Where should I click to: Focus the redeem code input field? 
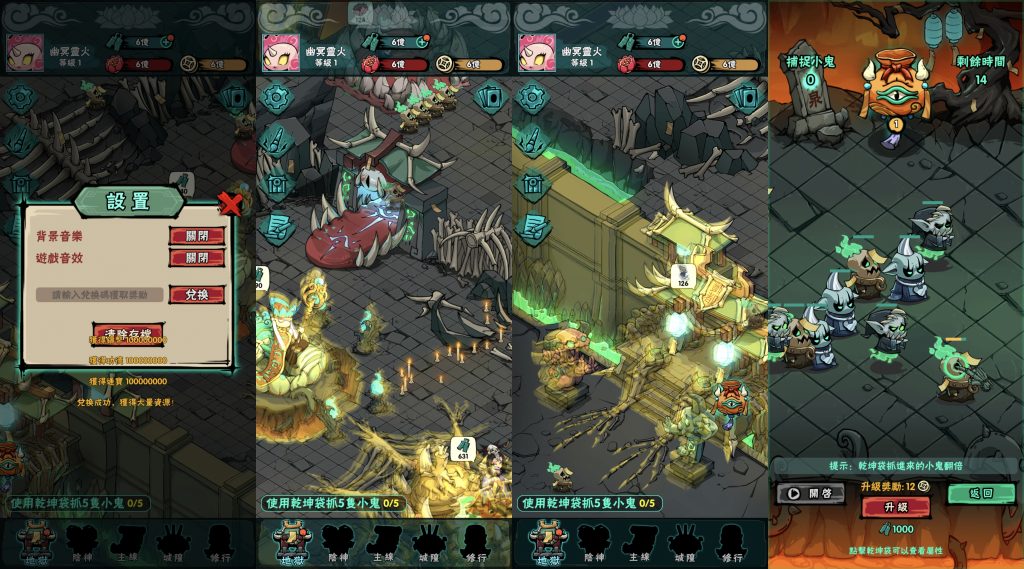point(99,295)
